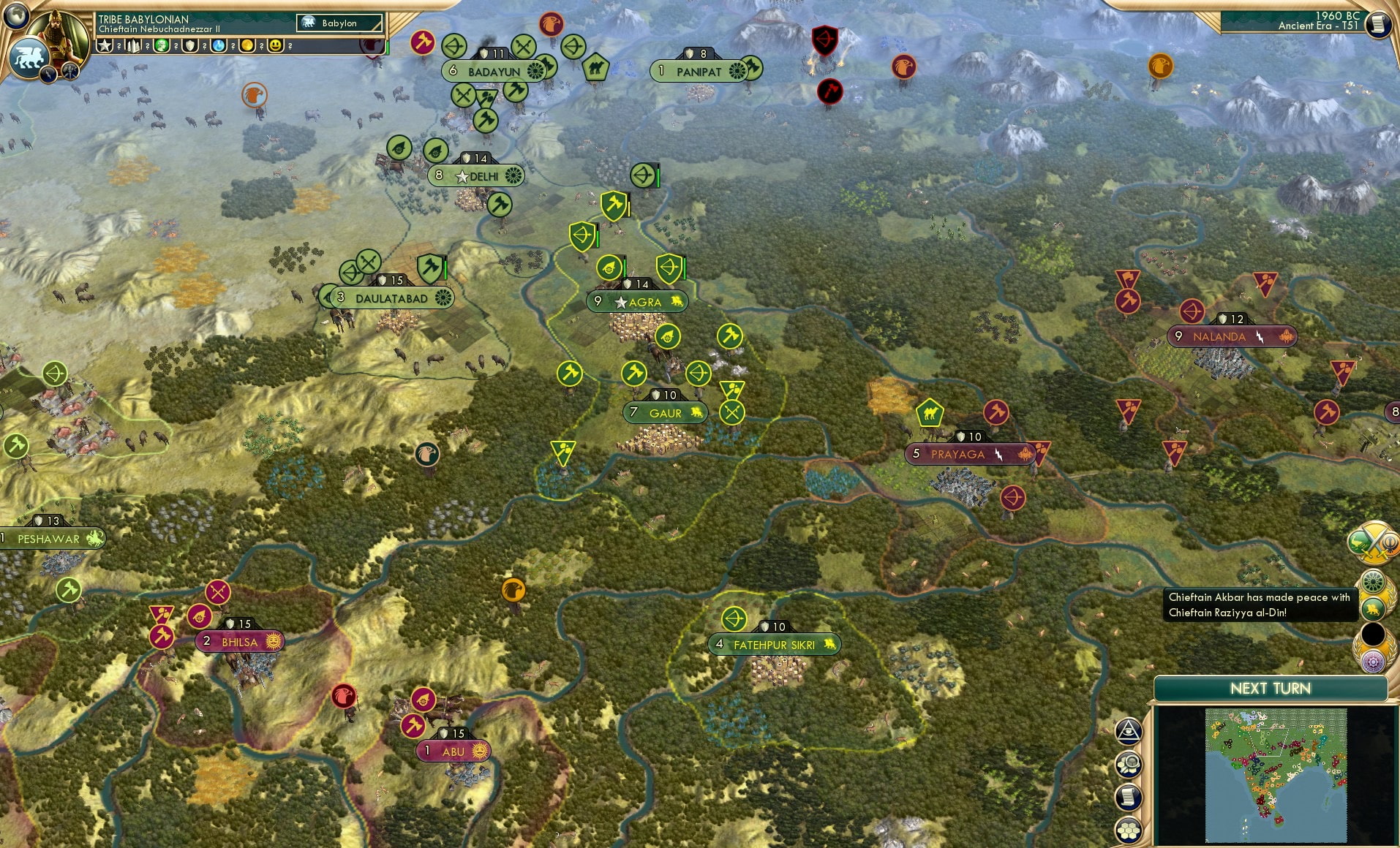Click the shield icon in the top status bar
The width and height of the screenshot is (1400, 848).
pyautogui.click(x=190, y=45)
